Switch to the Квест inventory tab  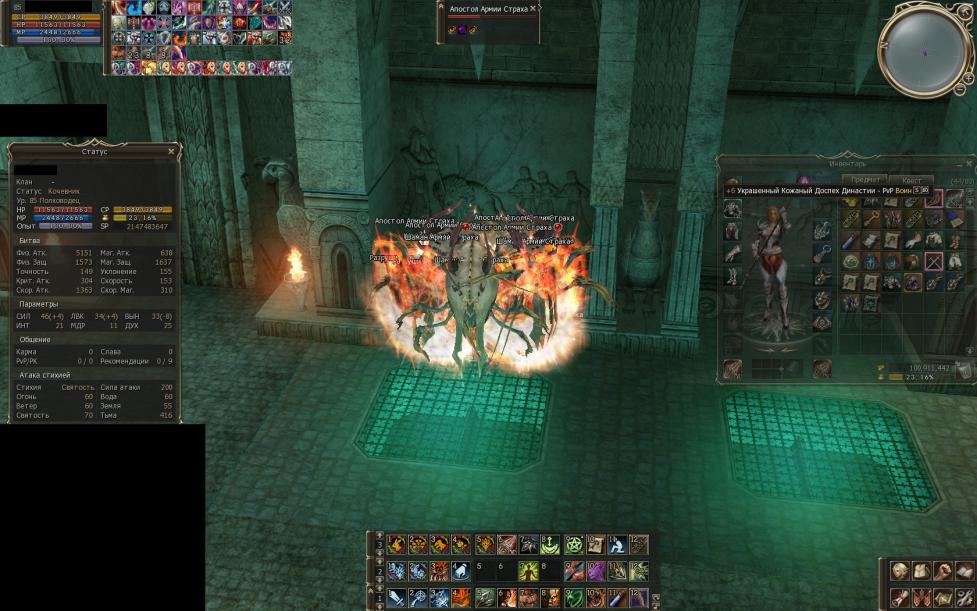click(x=911, y=181)
